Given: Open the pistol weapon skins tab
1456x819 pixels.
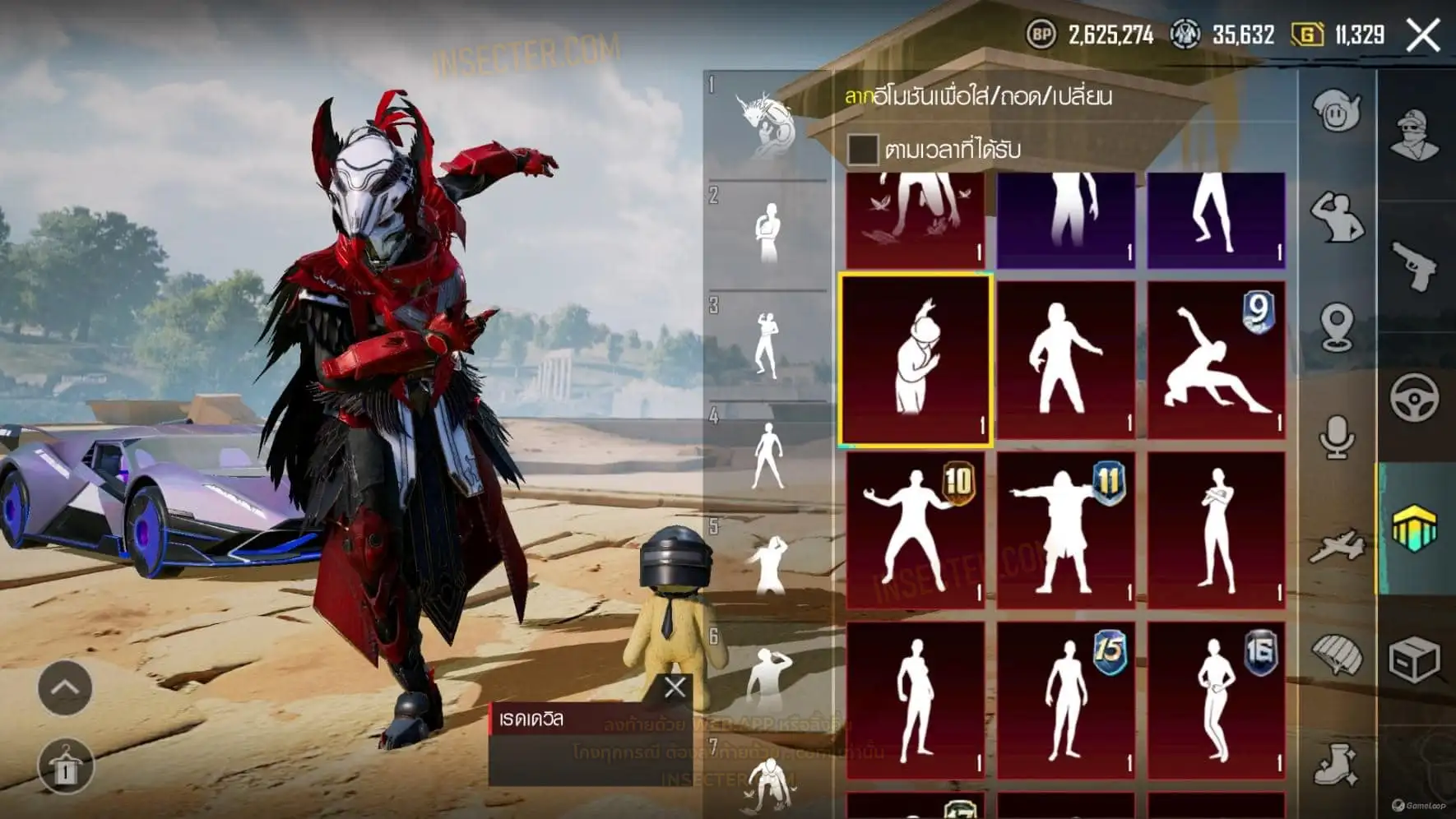Looking at the screenshot, I should click(1414, 266).
